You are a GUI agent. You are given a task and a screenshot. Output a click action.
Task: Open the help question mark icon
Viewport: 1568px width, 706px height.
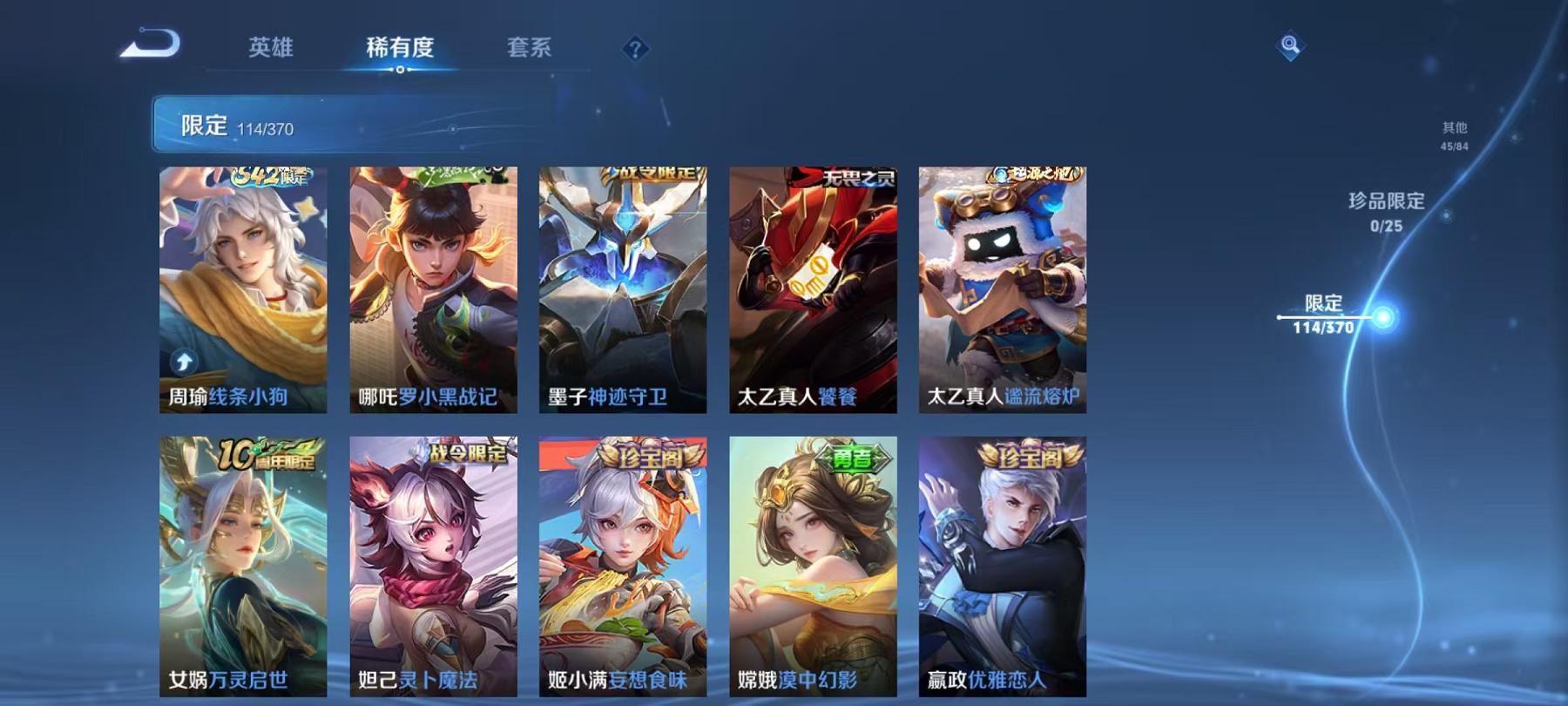[637, 50]
